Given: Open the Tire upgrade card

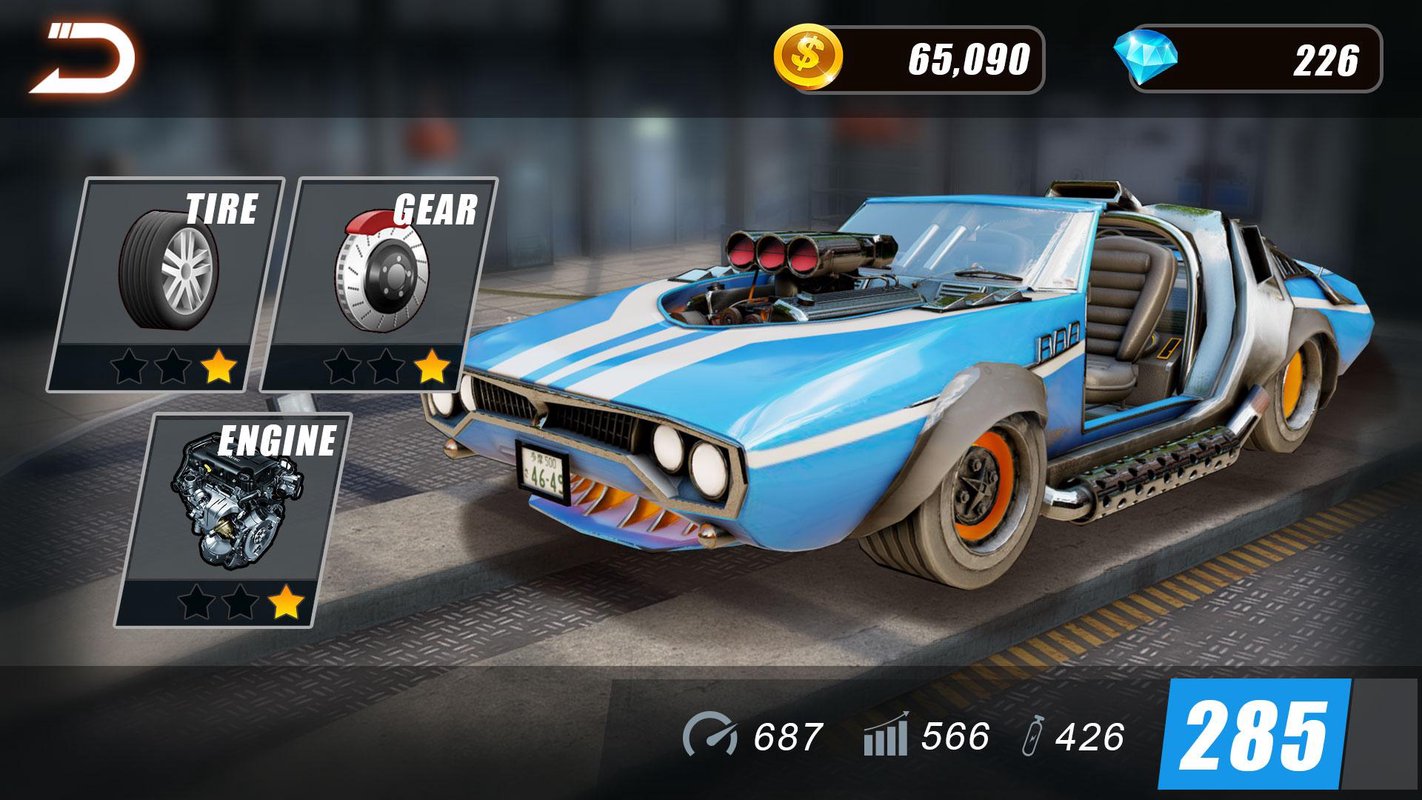Looking at the screenshot, I should [x=167, y=284].
